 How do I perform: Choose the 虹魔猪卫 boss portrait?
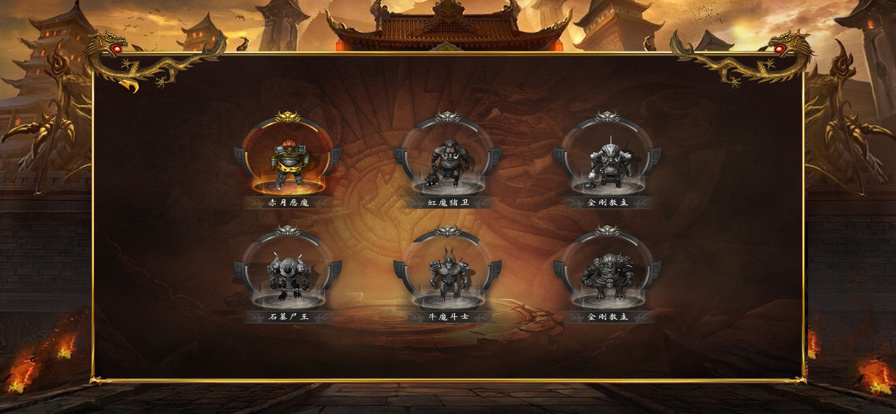pos(447,158)
